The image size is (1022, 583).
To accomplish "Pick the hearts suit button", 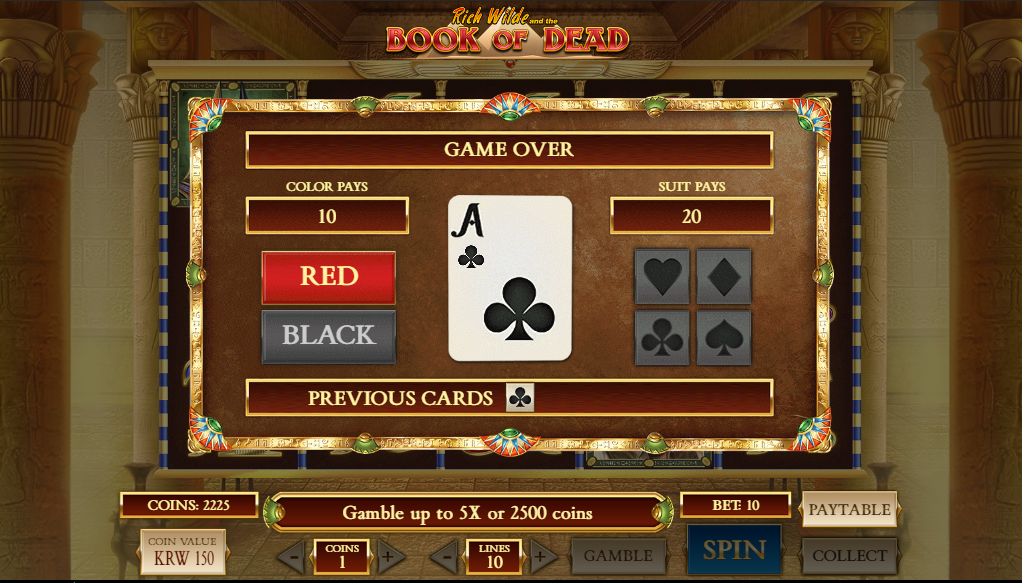I will pyautogui.click(x=662, y=277).
